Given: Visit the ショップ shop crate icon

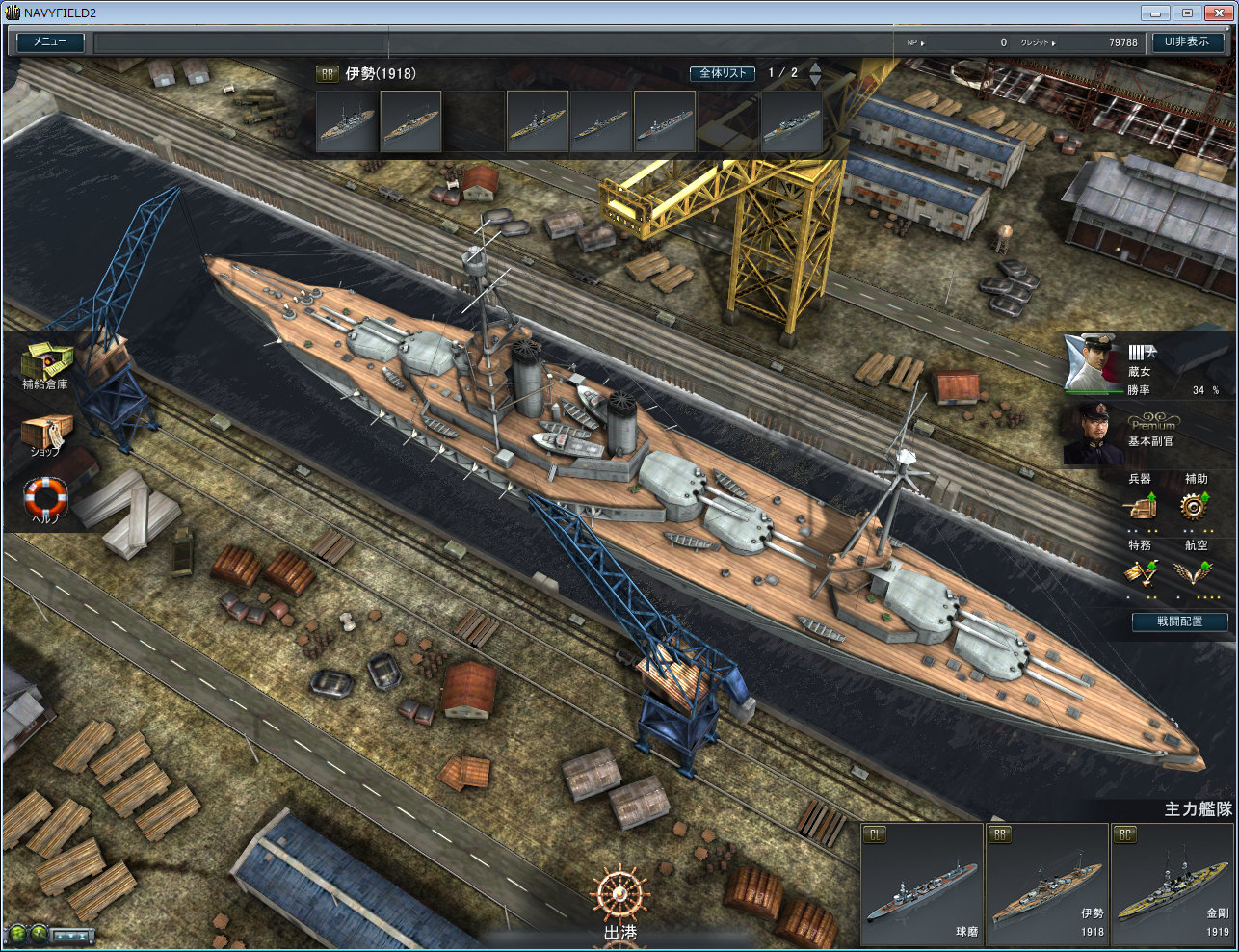Looking at the screenshot, I should point(45,433).
